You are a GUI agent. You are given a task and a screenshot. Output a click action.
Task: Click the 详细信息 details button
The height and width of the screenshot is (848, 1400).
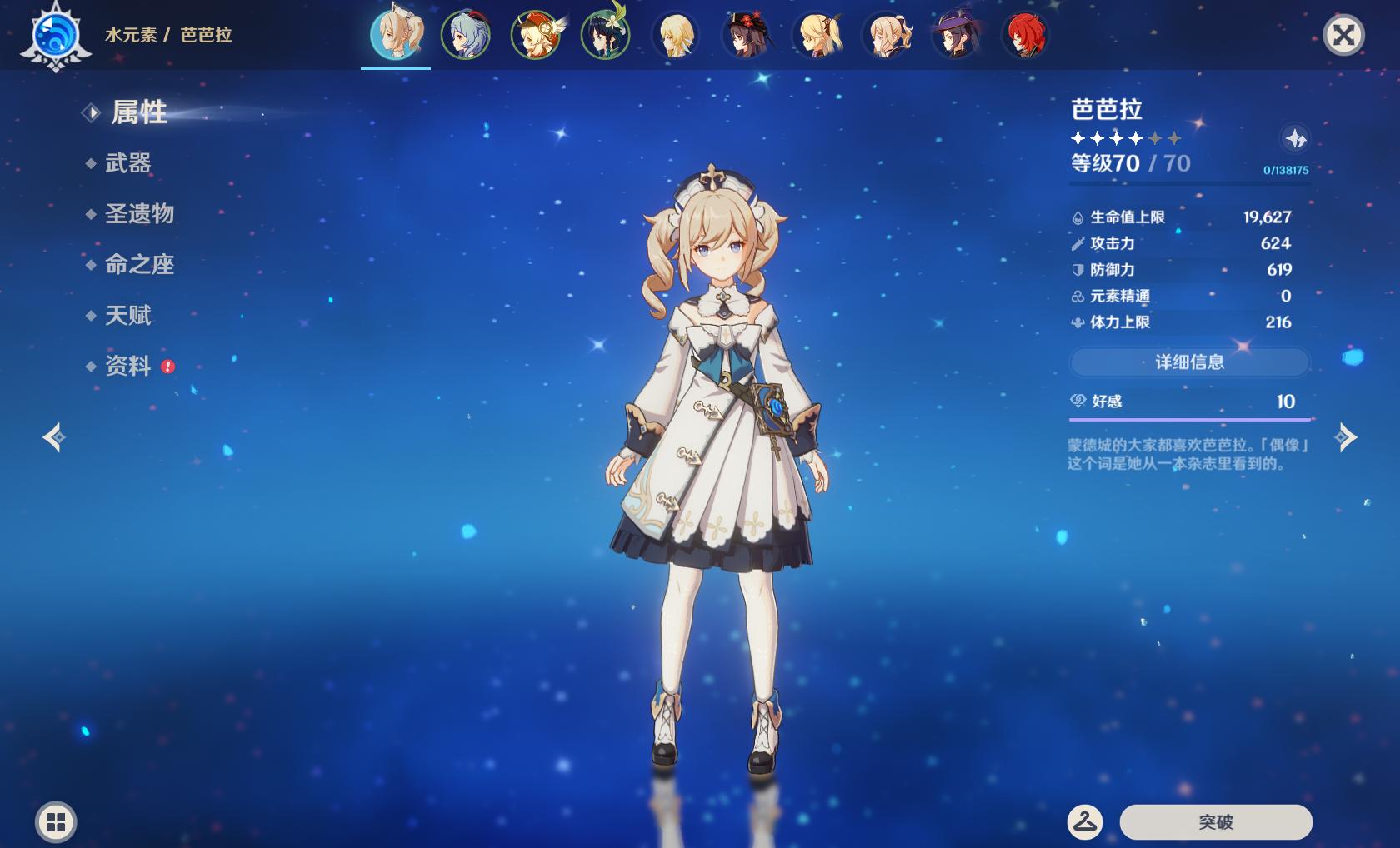click(1188, 362)
